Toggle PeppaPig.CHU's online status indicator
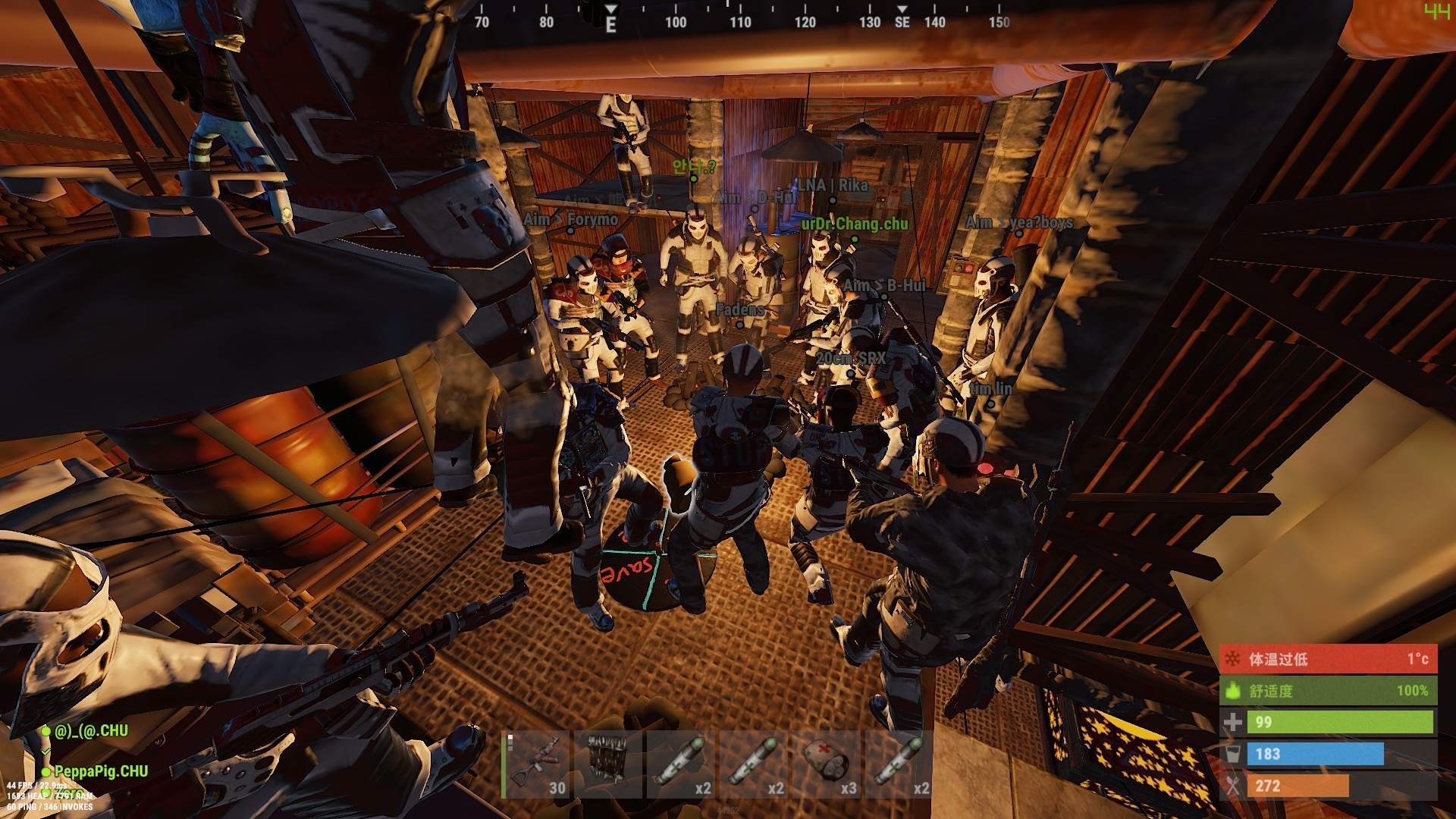The height and width of the screenshot is (819, 1456). [x=46, y=770]
